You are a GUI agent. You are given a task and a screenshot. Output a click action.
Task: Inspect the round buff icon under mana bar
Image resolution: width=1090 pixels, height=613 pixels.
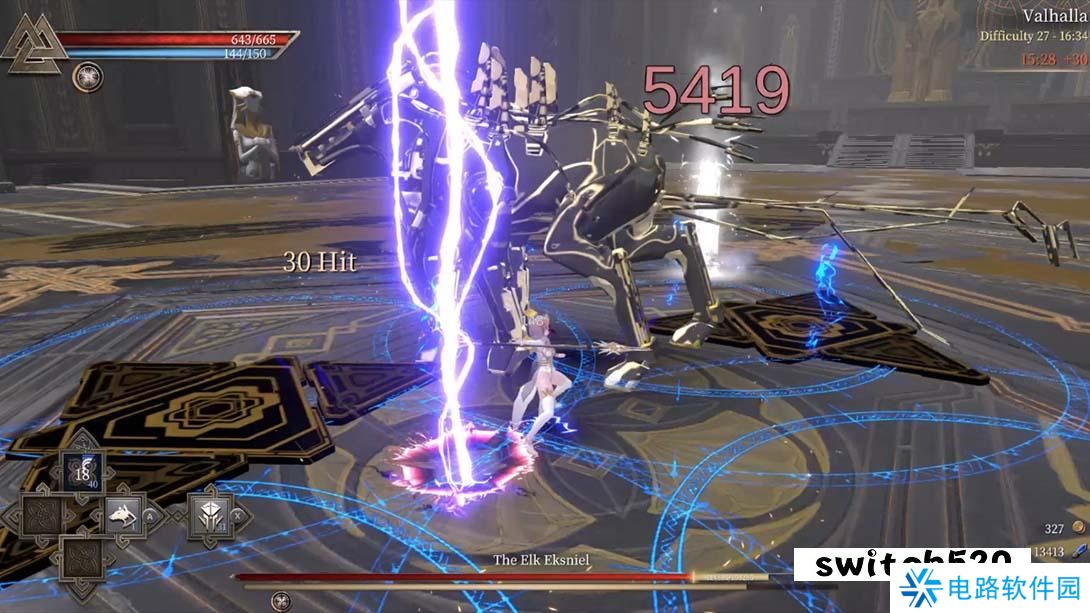point(87,77)
